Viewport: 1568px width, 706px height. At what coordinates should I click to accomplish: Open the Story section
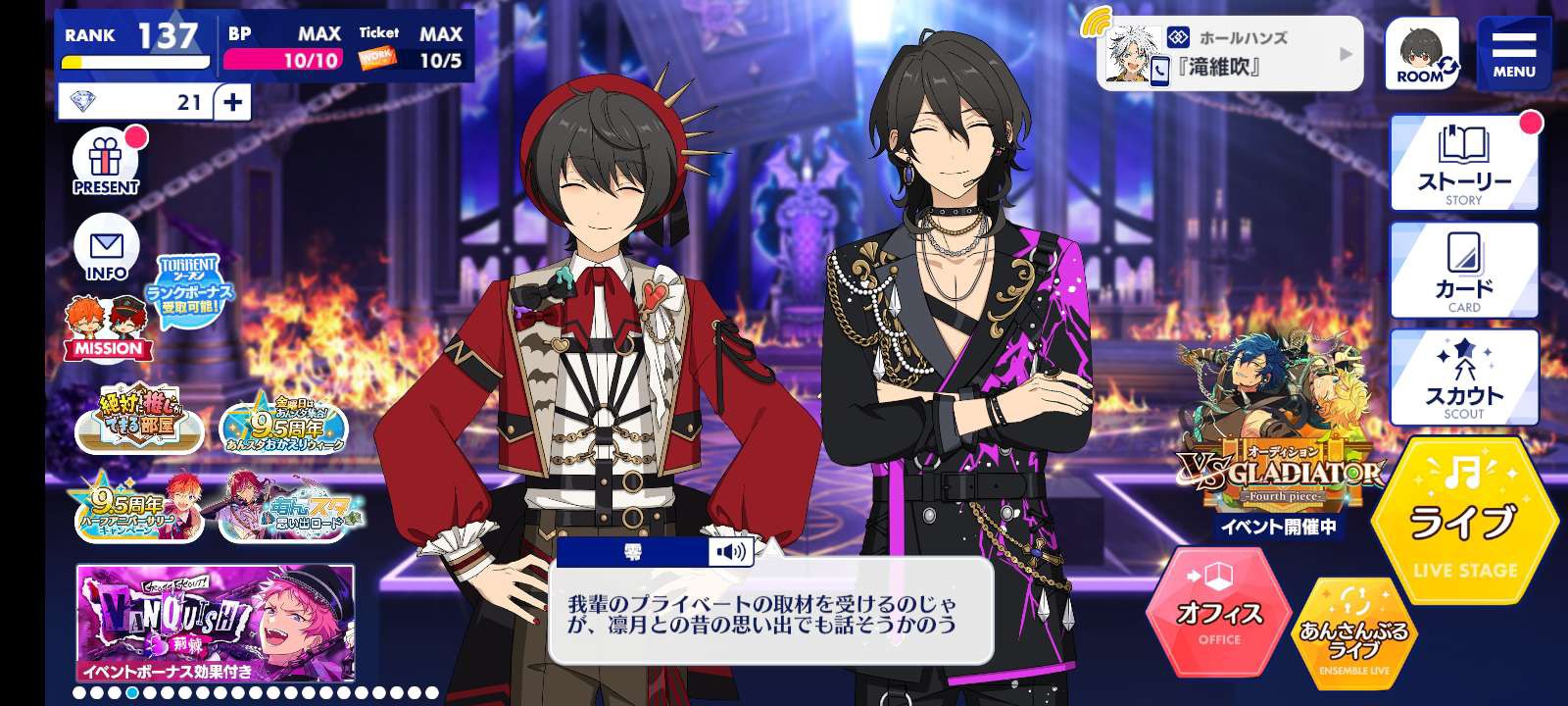tap(1464, 165)
